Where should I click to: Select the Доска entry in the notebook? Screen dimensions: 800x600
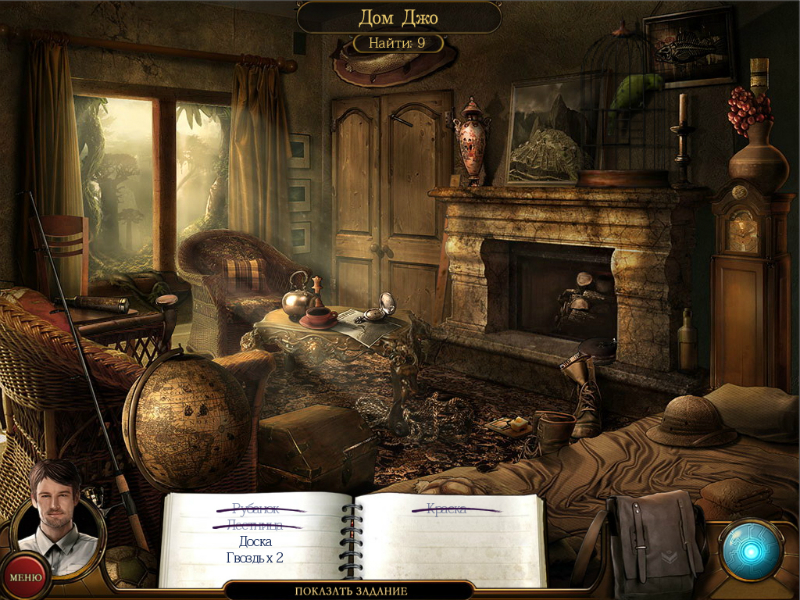256,541
